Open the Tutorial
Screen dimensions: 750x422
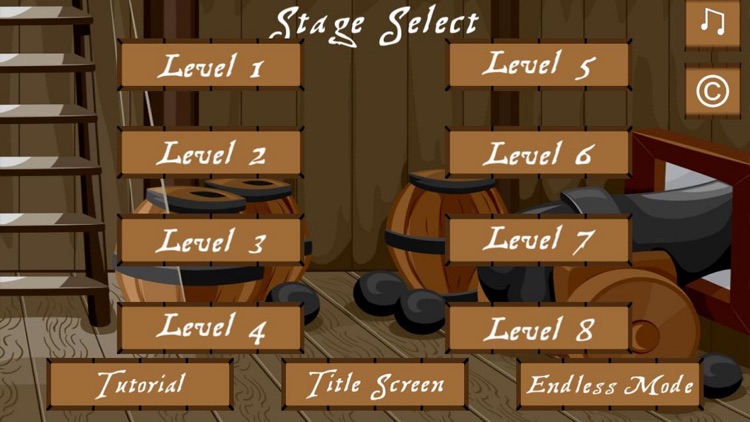pyautogui.click(x=140, y=384)
